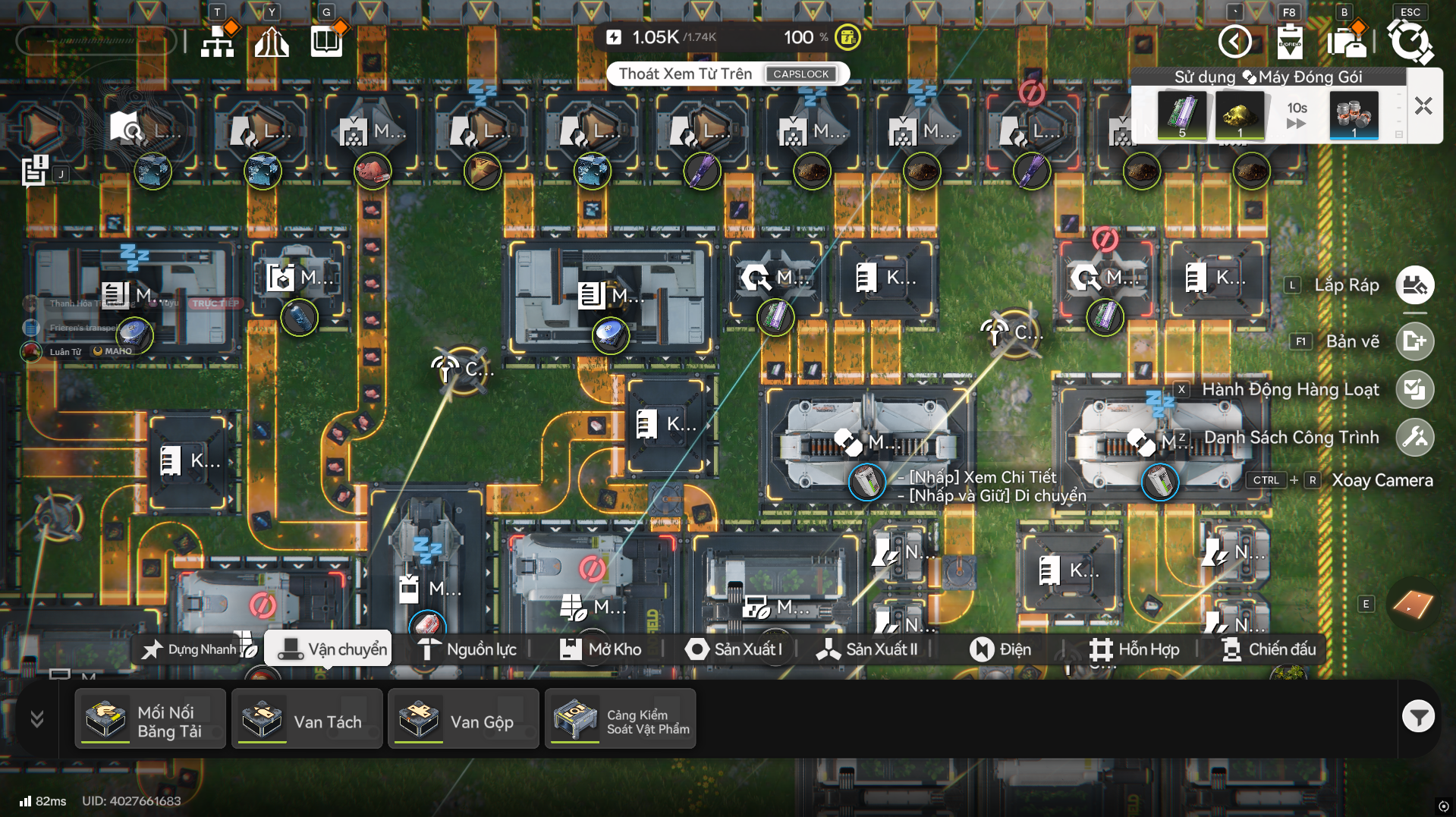
Task: Open the build filter funnel
Action: pos(1418,717)
